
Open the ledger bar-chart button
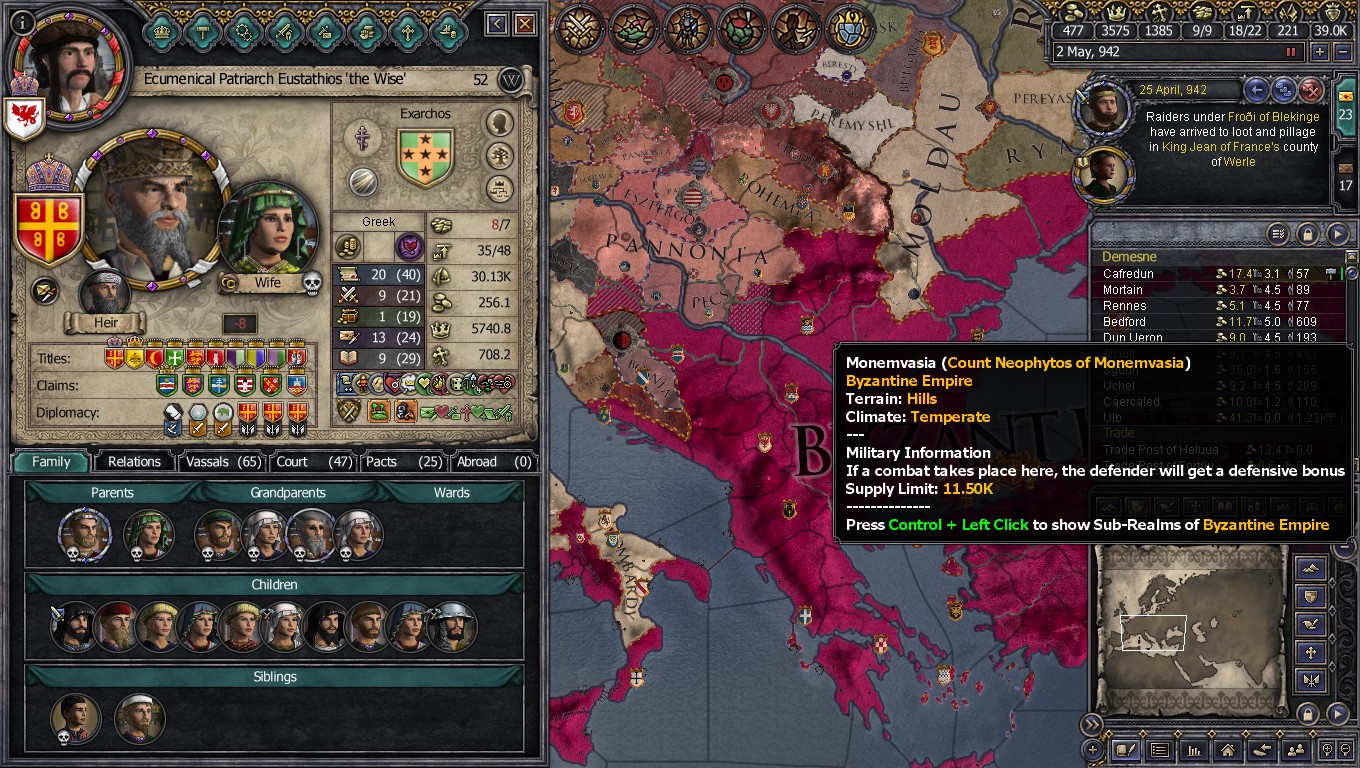click(x=1193, y=749)
